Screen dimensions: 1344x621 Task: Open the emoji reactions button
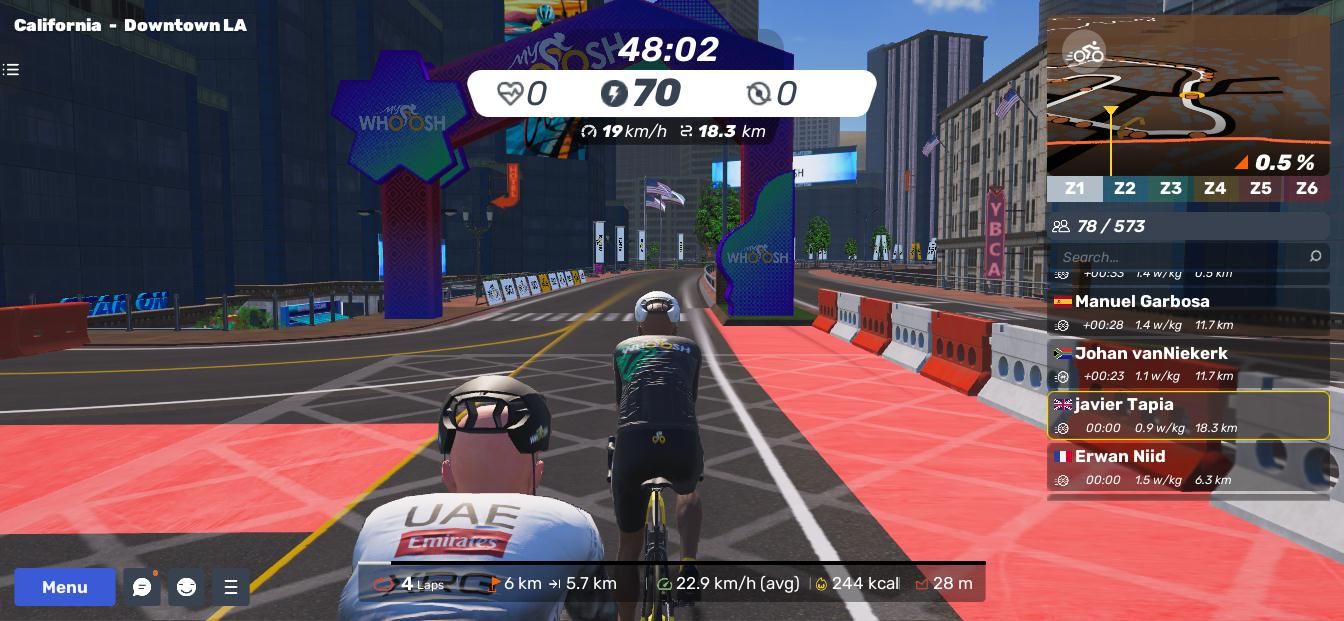pyautogui.click(x=187, y=587)
